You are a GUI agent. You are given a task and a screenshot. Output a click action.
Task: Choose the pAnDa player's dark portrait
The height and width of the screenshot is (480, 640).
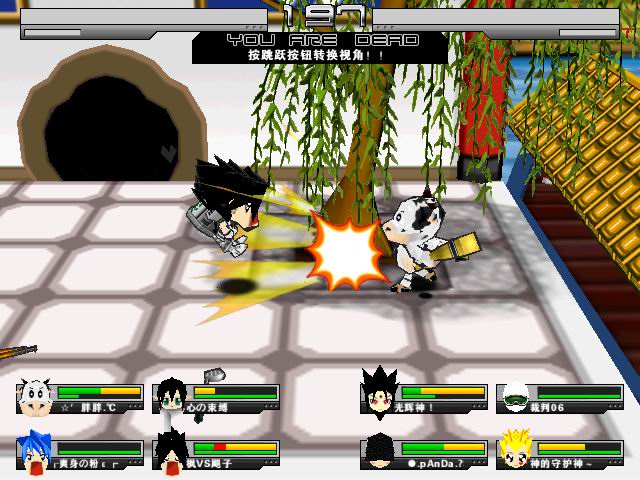tap(379, 451)
